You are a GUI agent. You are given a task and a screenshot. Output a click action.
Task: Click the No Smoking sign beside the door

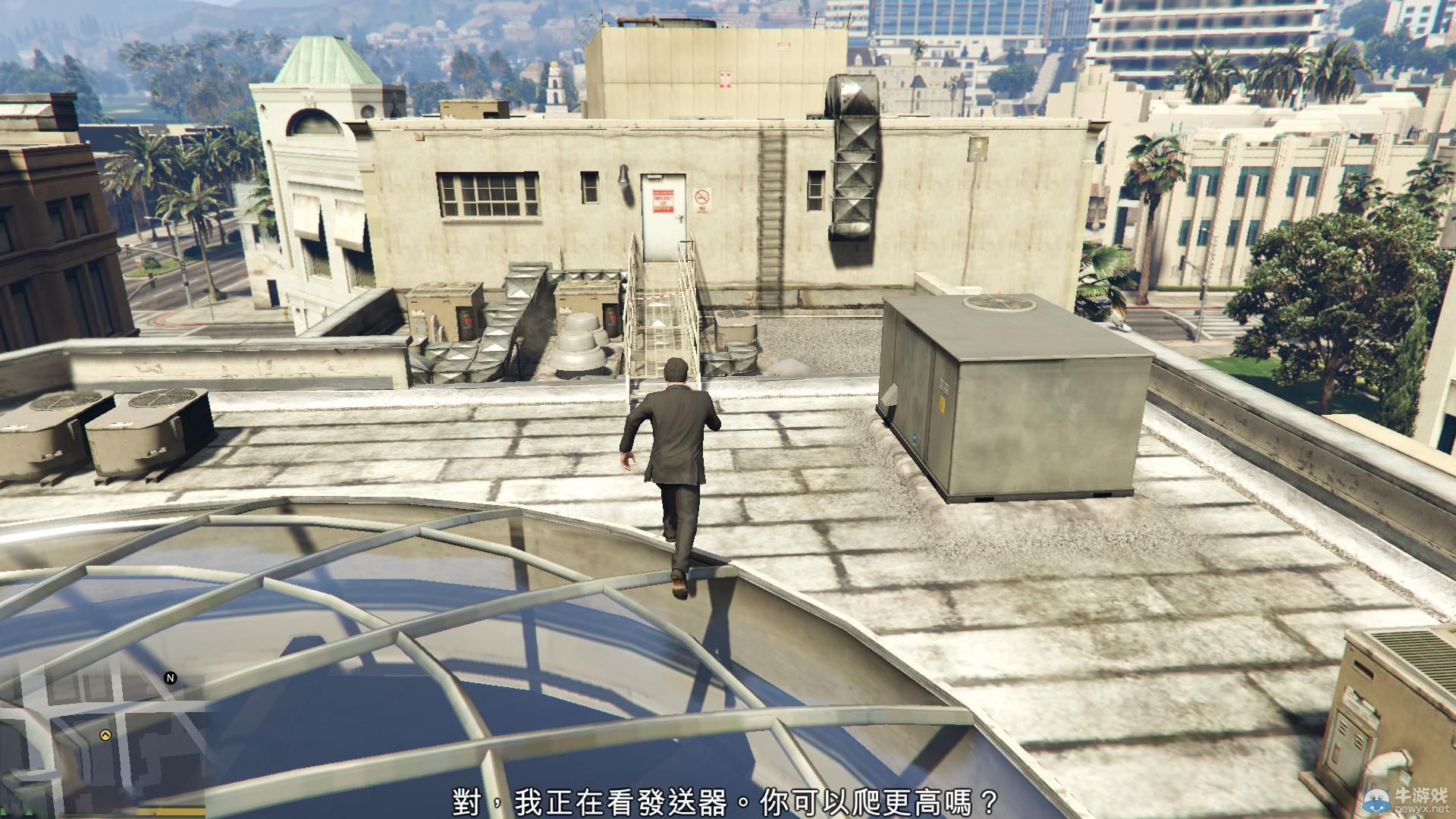[701, 200]
